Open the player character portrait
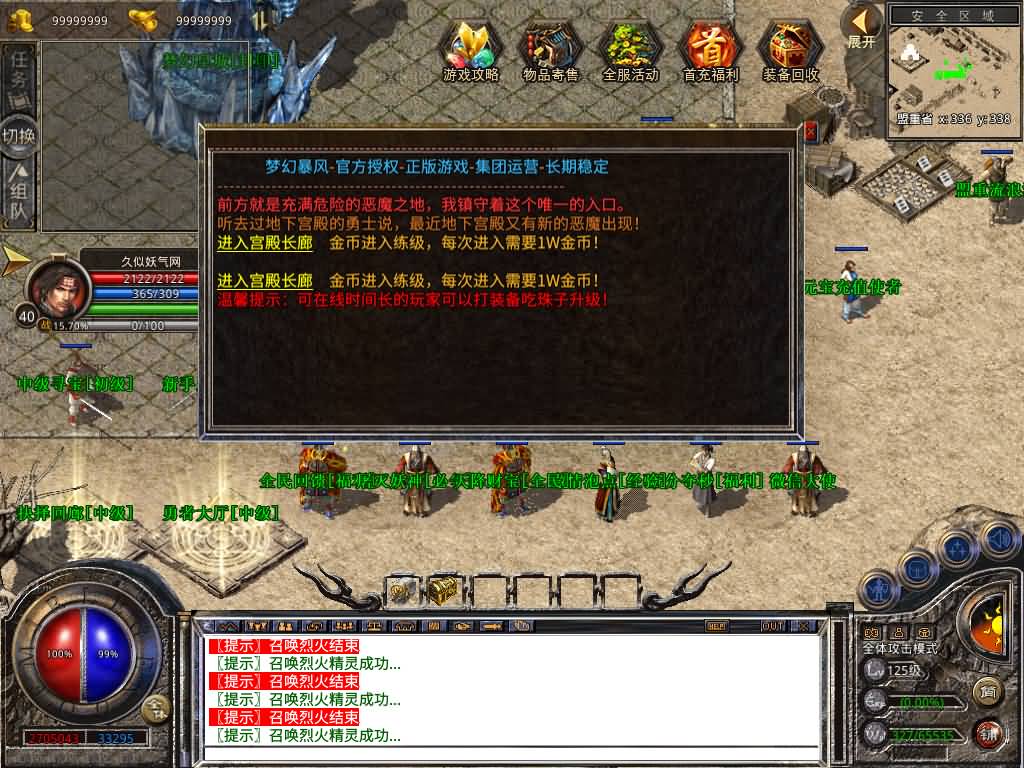The image size is (1024, 768). pyautogui.click(x=58, y=288)
